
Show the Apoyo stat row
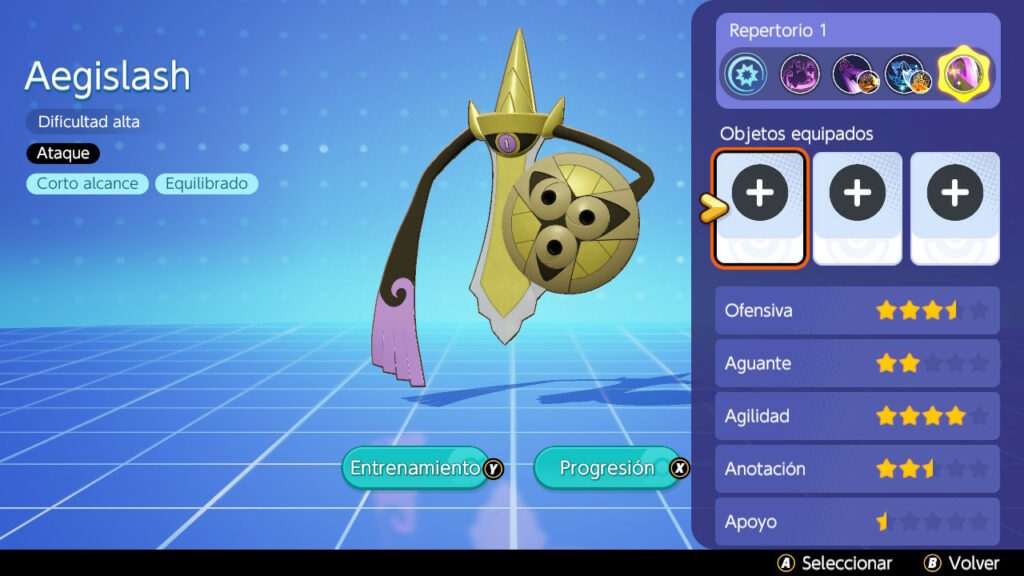click(x=857, y=521)
